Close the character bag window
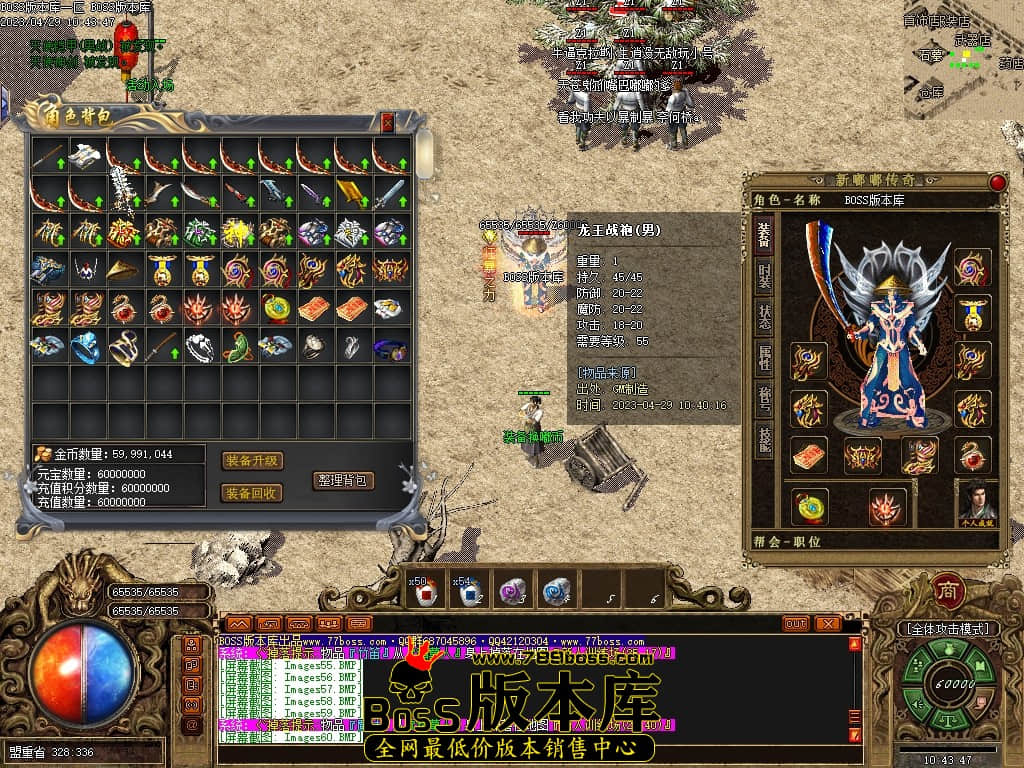The height and width of the screenshot is (768, 1024). click(388, 122)
